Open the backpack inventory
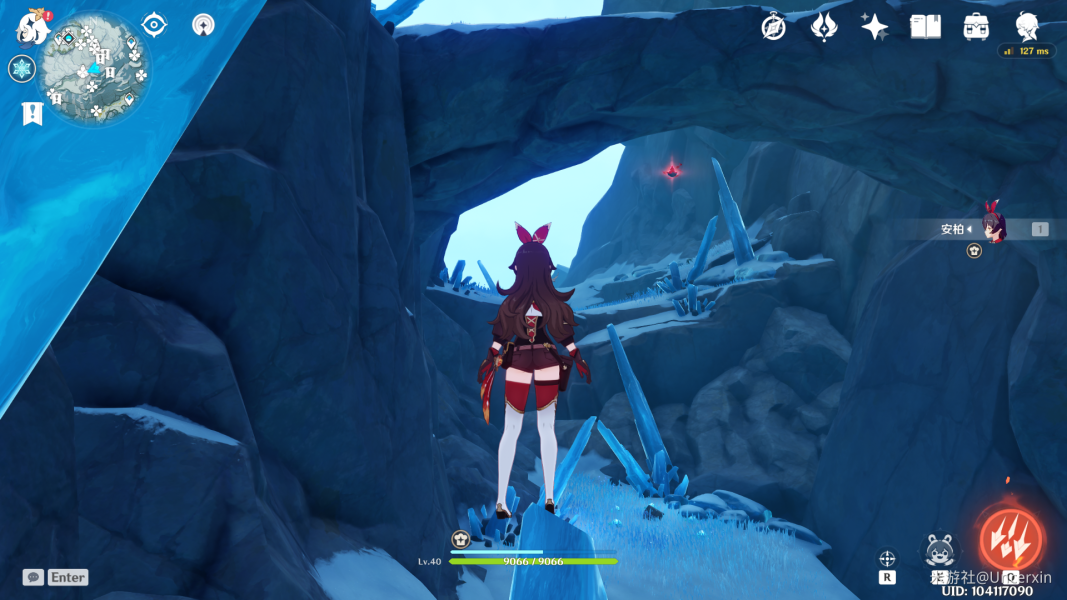Screen dimensions: 1067x600 click(x=976, y=27)
